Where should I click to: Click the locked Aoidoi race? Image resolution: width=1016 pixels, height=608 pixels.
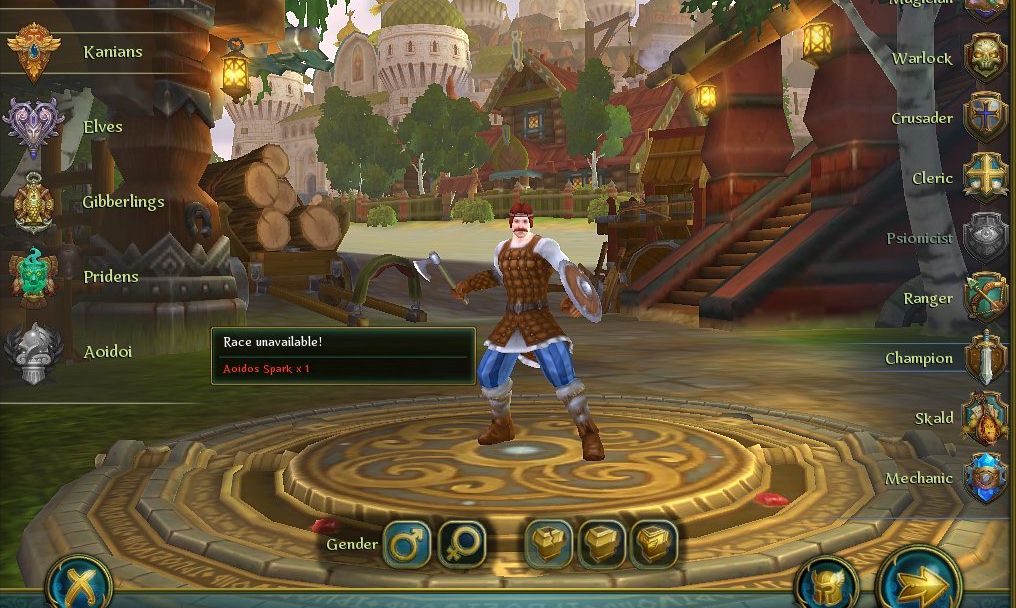(x=34, y=352)
